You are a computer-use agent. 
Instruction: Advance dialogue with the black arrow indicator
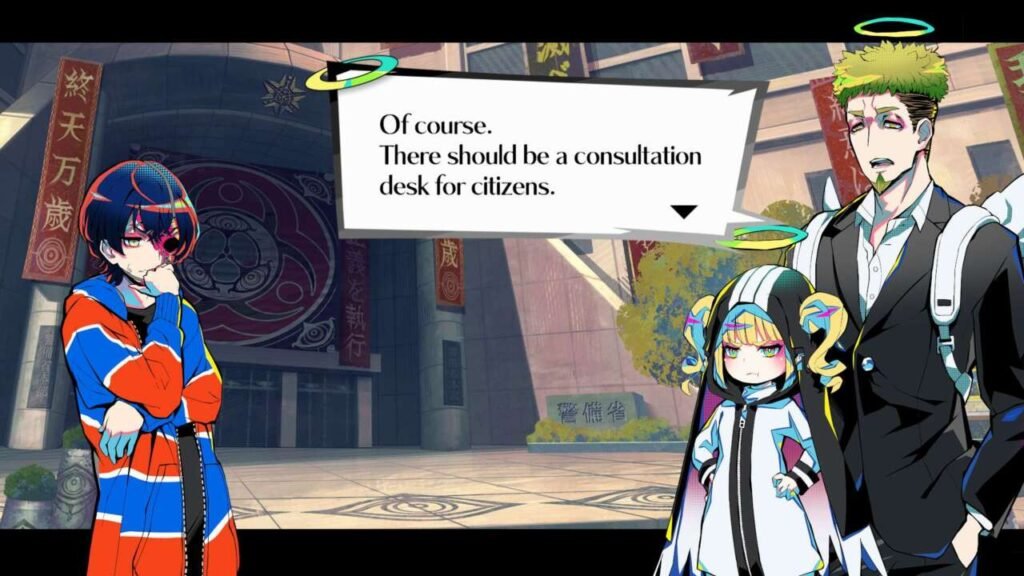pyautogui.click(x=683, y=211)
